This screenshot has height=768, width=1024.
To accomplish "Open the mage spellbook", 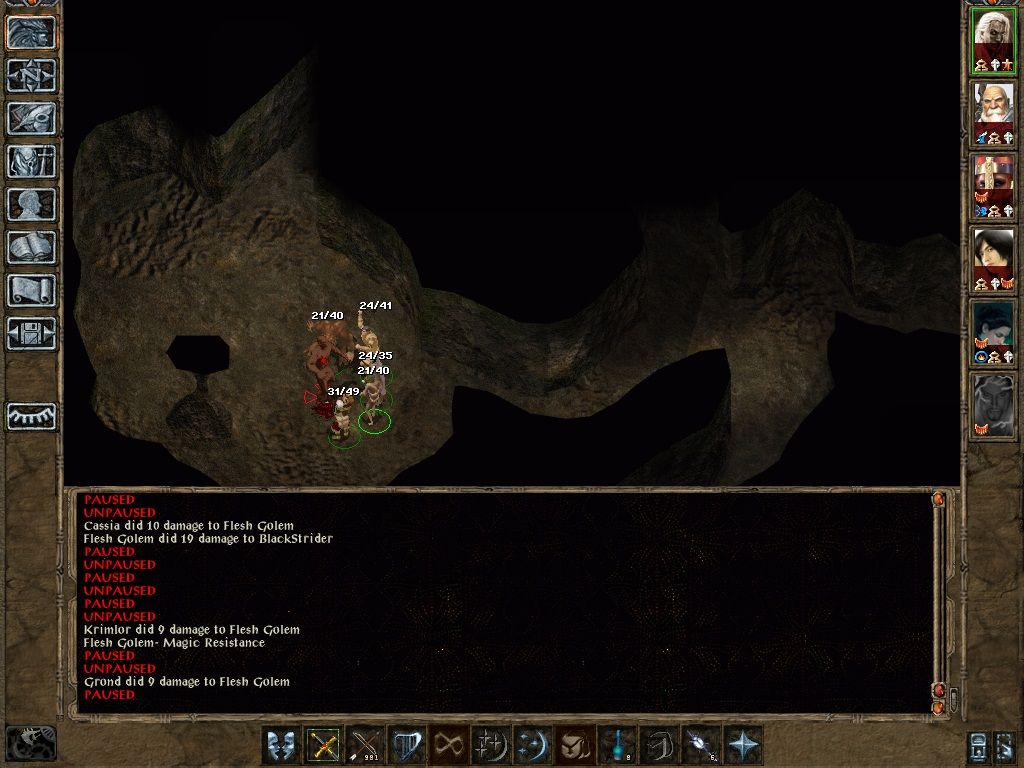I will tap(31, 247).
